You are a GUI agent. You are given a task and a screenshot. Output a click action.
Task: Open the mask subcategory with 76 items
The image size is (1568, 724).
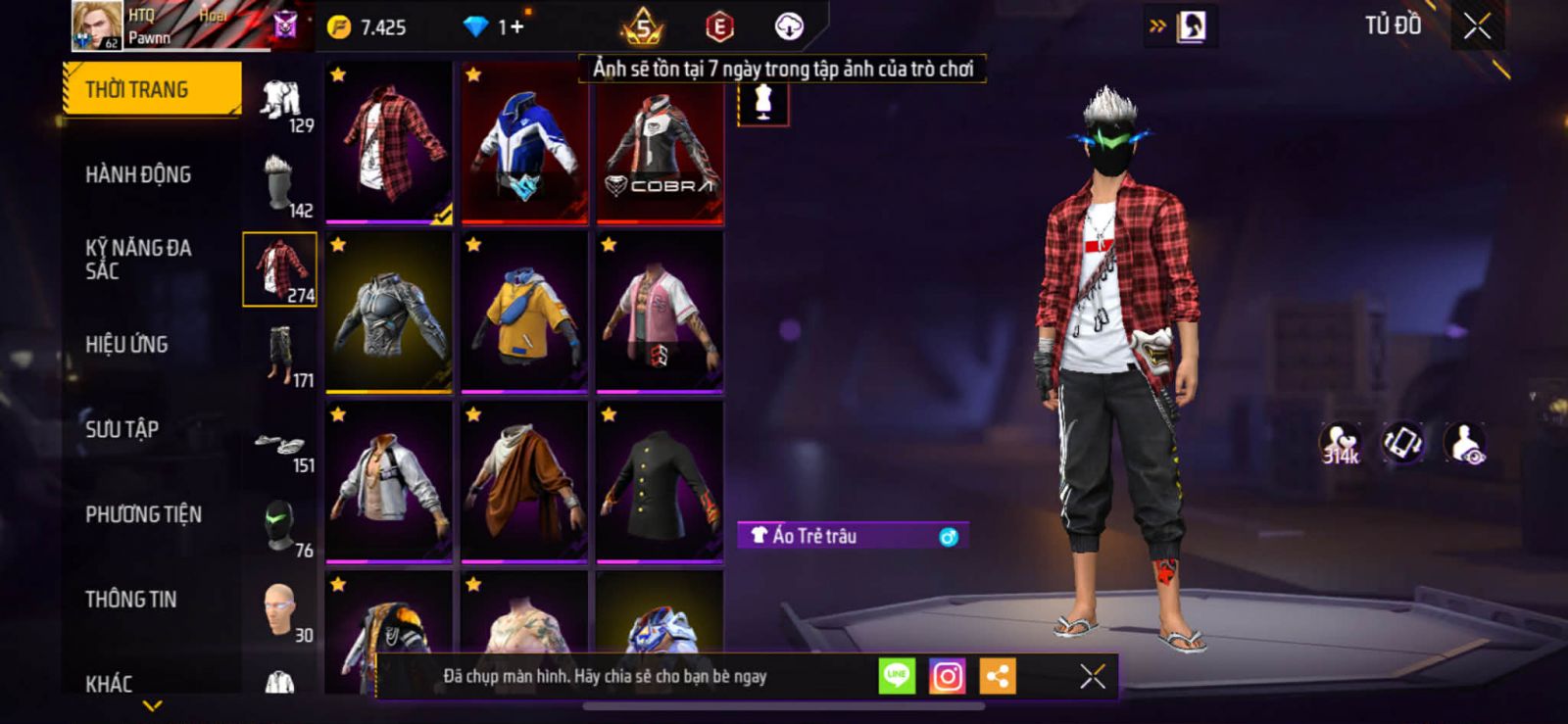(281, 527)
